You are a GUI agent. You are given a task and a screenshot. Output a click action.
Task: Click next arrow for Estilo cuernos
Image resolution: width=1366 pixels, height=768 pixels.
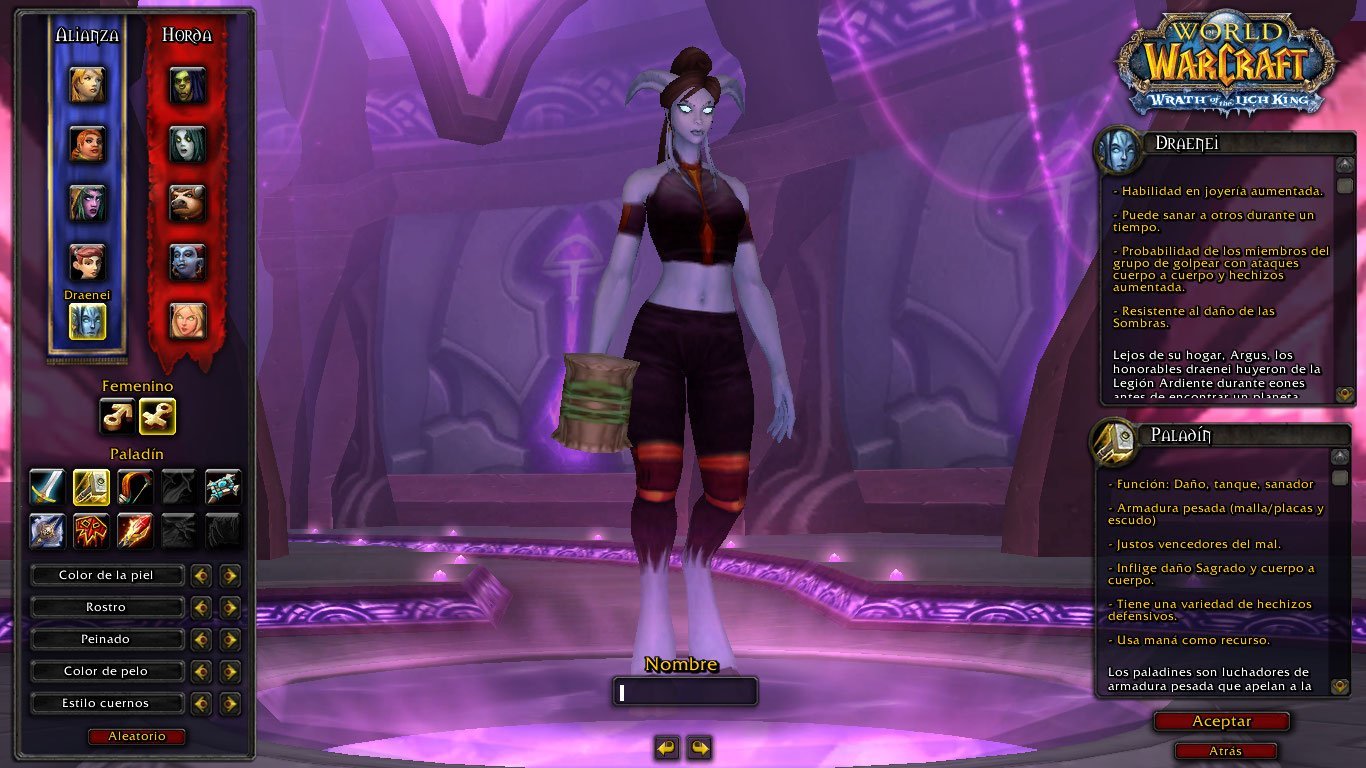tap(231, 703)
